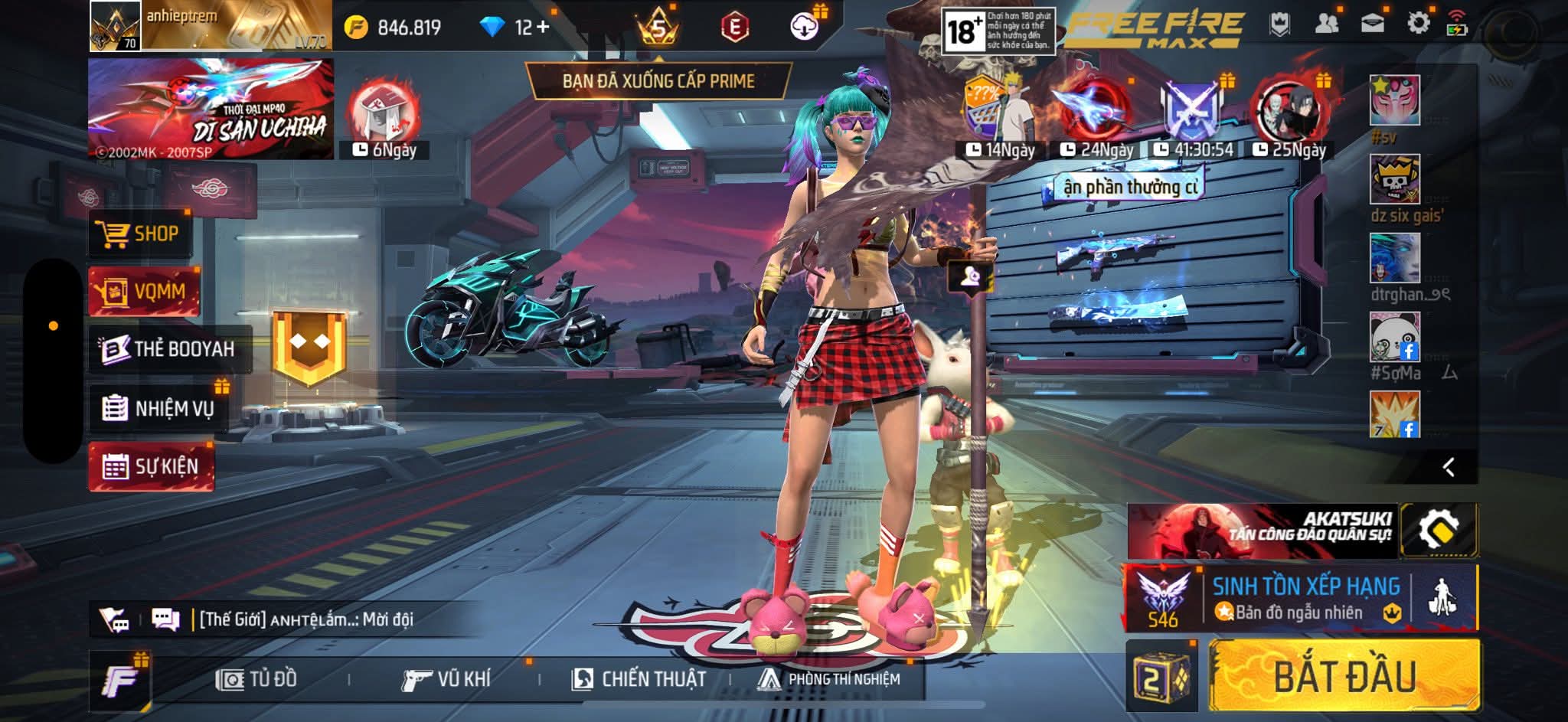Image resolution: width=1568 pixels, height=722 pixels.
Task: Add diamonds with the plus button
Action: click(x=543, y=28)
